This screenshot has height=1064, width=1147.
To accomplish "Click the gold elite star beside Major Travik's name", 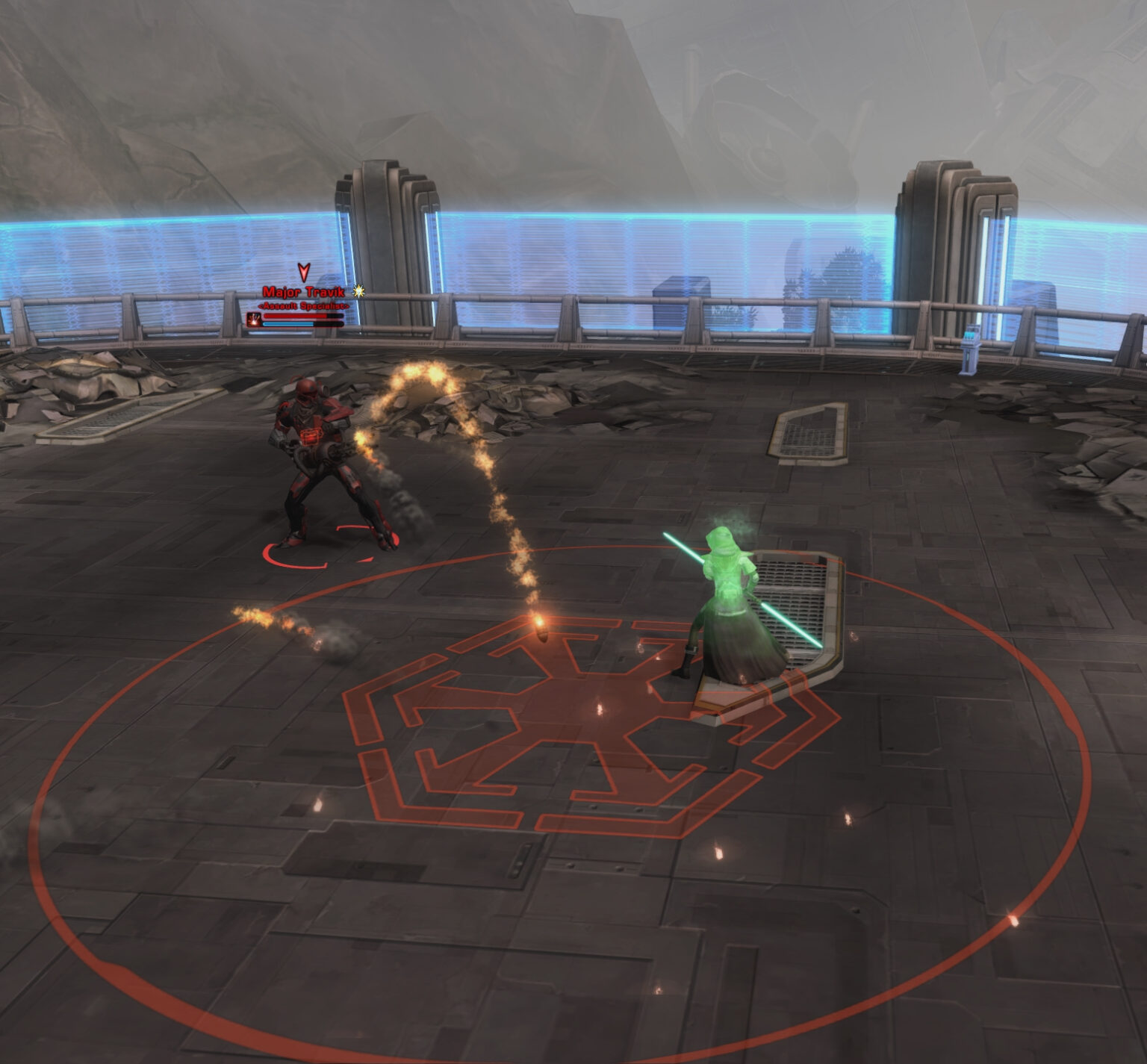I will (x=358, y=292).
